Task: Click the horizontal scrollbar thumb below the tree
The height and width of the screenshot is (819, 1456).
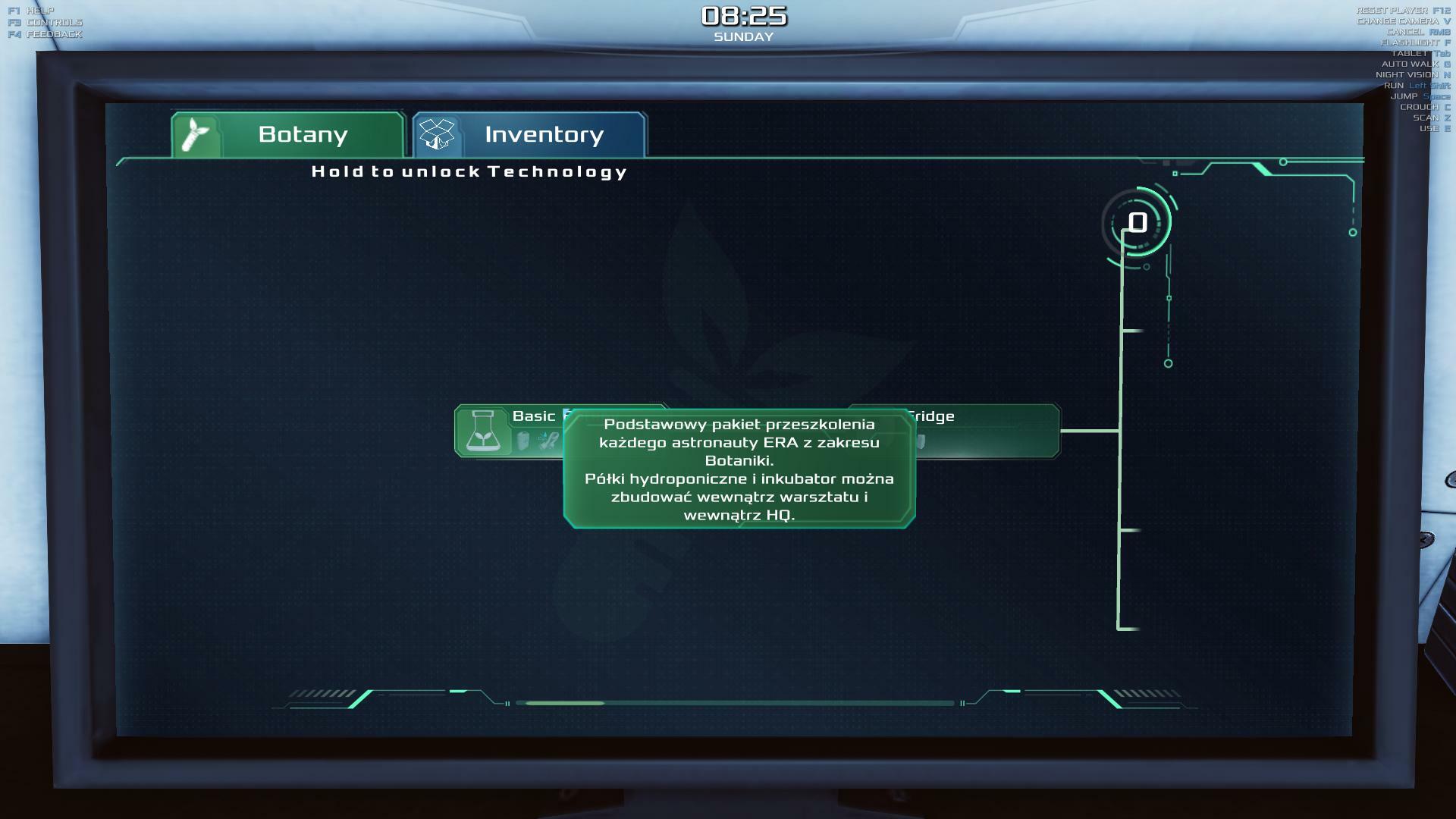Action: point(565,703)
